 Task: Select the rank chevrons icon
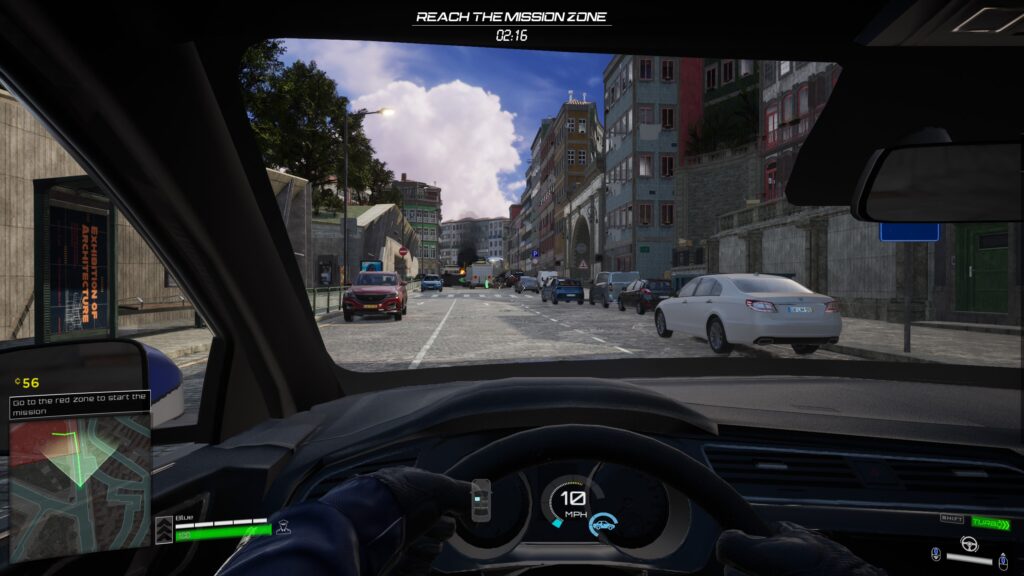(x=164, y=530)
